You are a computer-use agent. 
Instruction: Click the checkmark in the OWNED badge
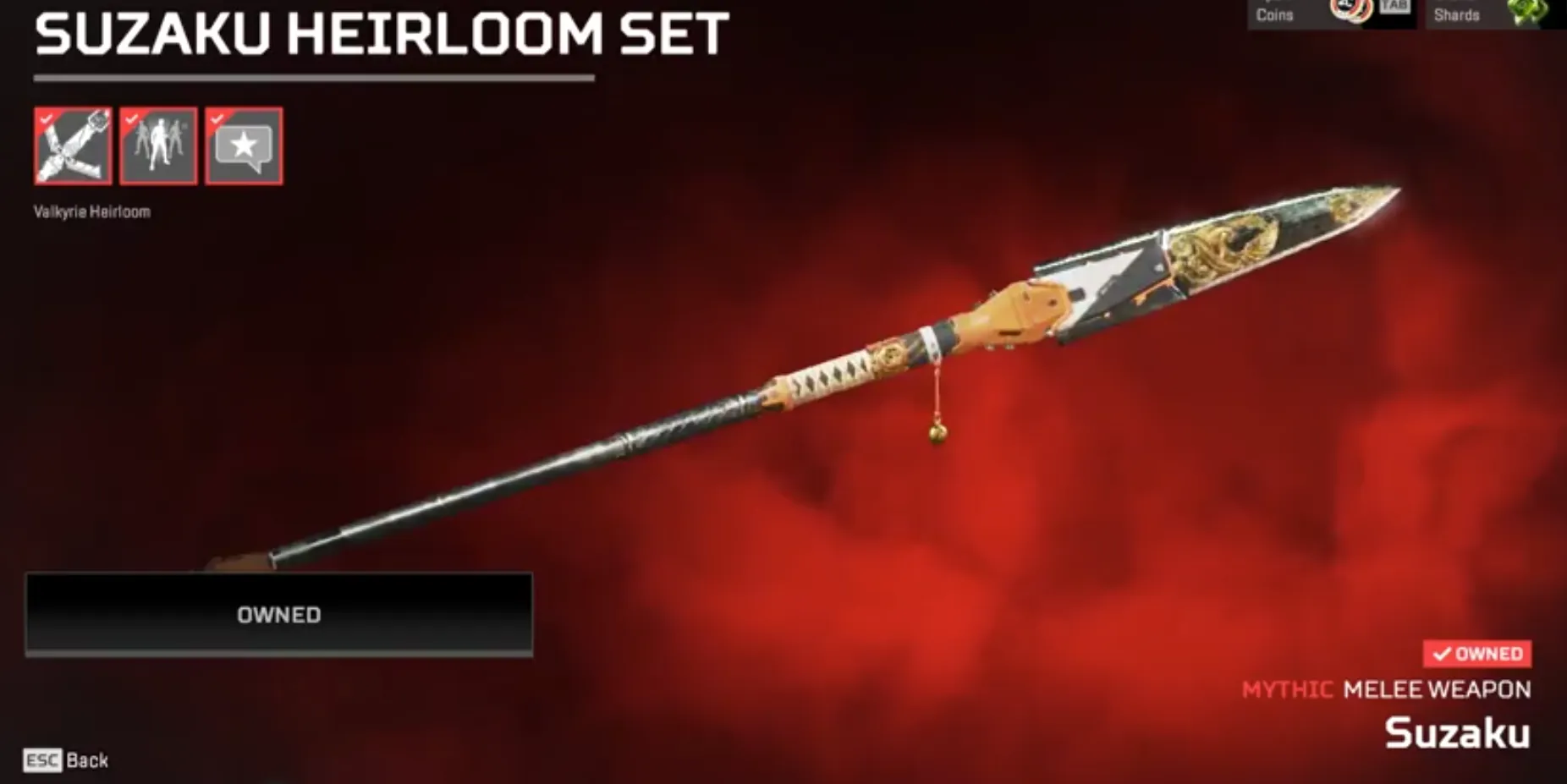point(1441,653)
